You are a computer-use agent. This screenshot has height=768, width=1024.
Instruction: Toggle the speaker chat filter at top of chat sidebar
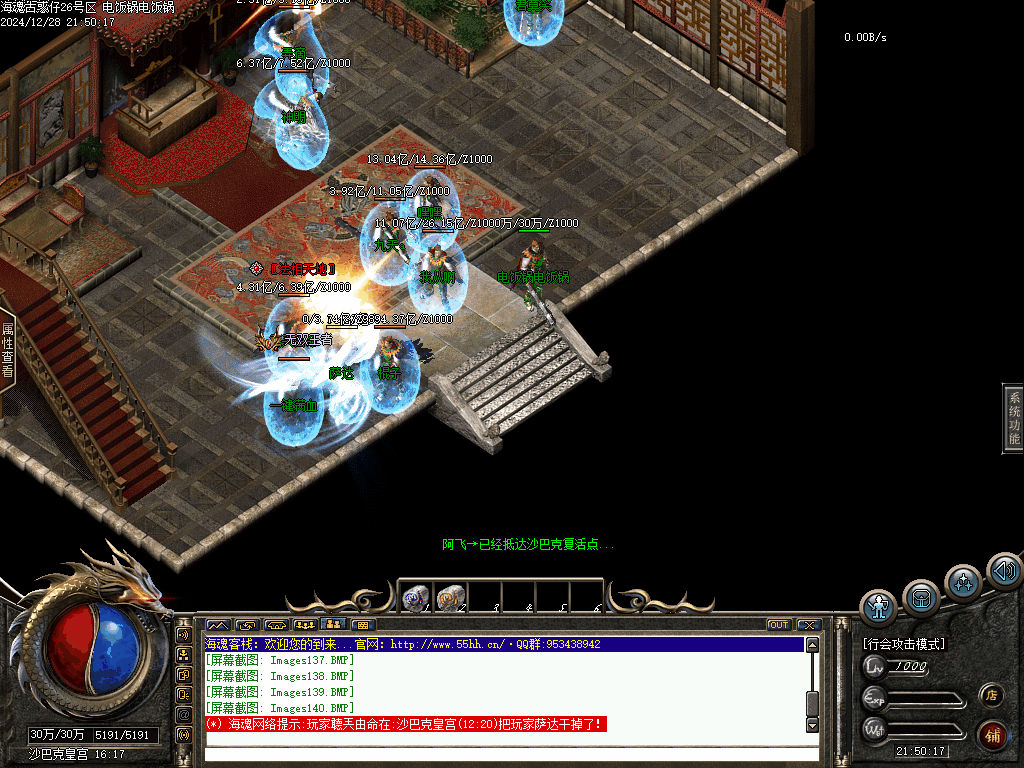184,634
